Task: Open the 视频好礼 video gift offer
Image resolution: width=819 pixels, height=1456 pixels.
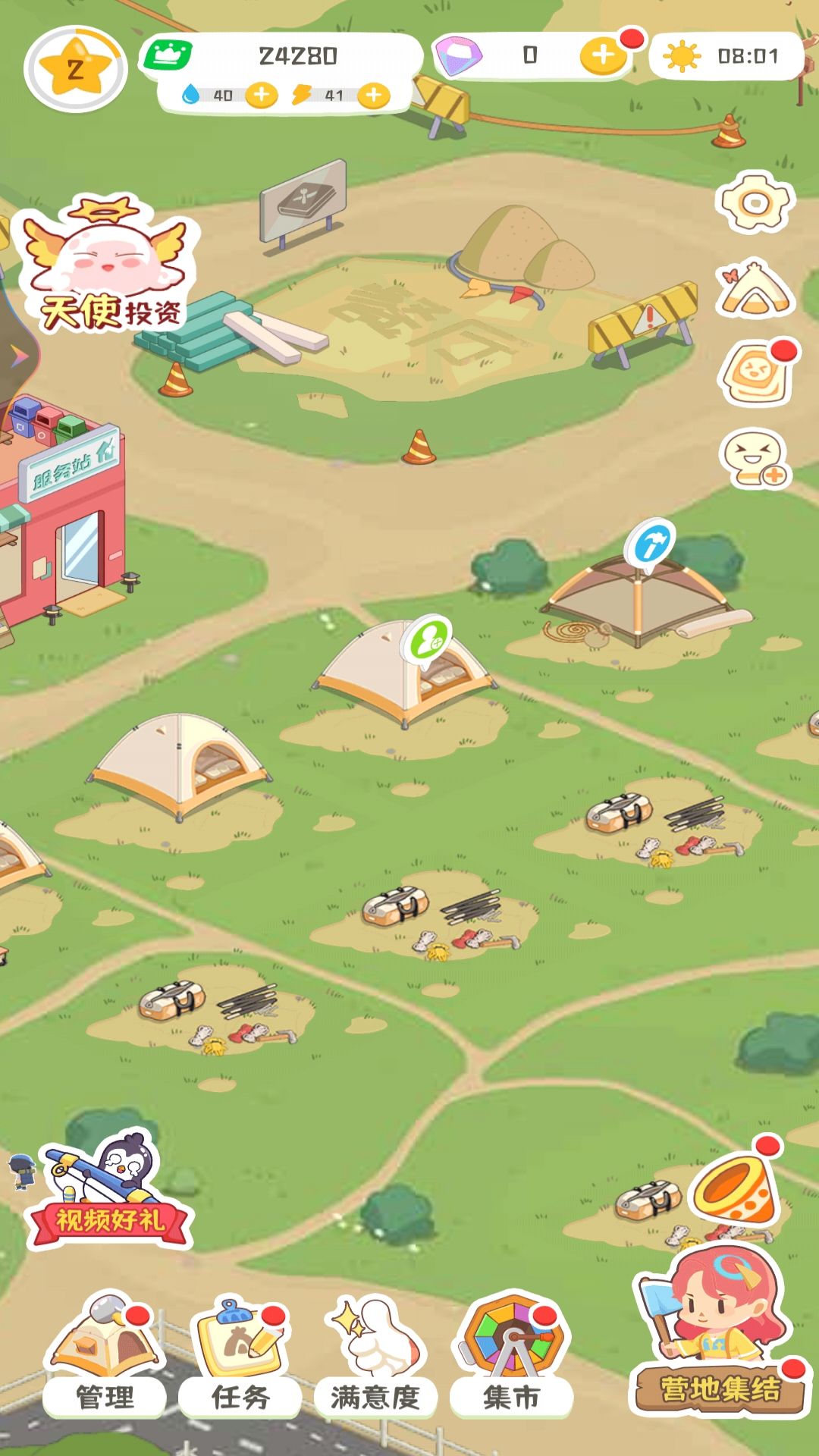Action: (x=110, y=1191)
